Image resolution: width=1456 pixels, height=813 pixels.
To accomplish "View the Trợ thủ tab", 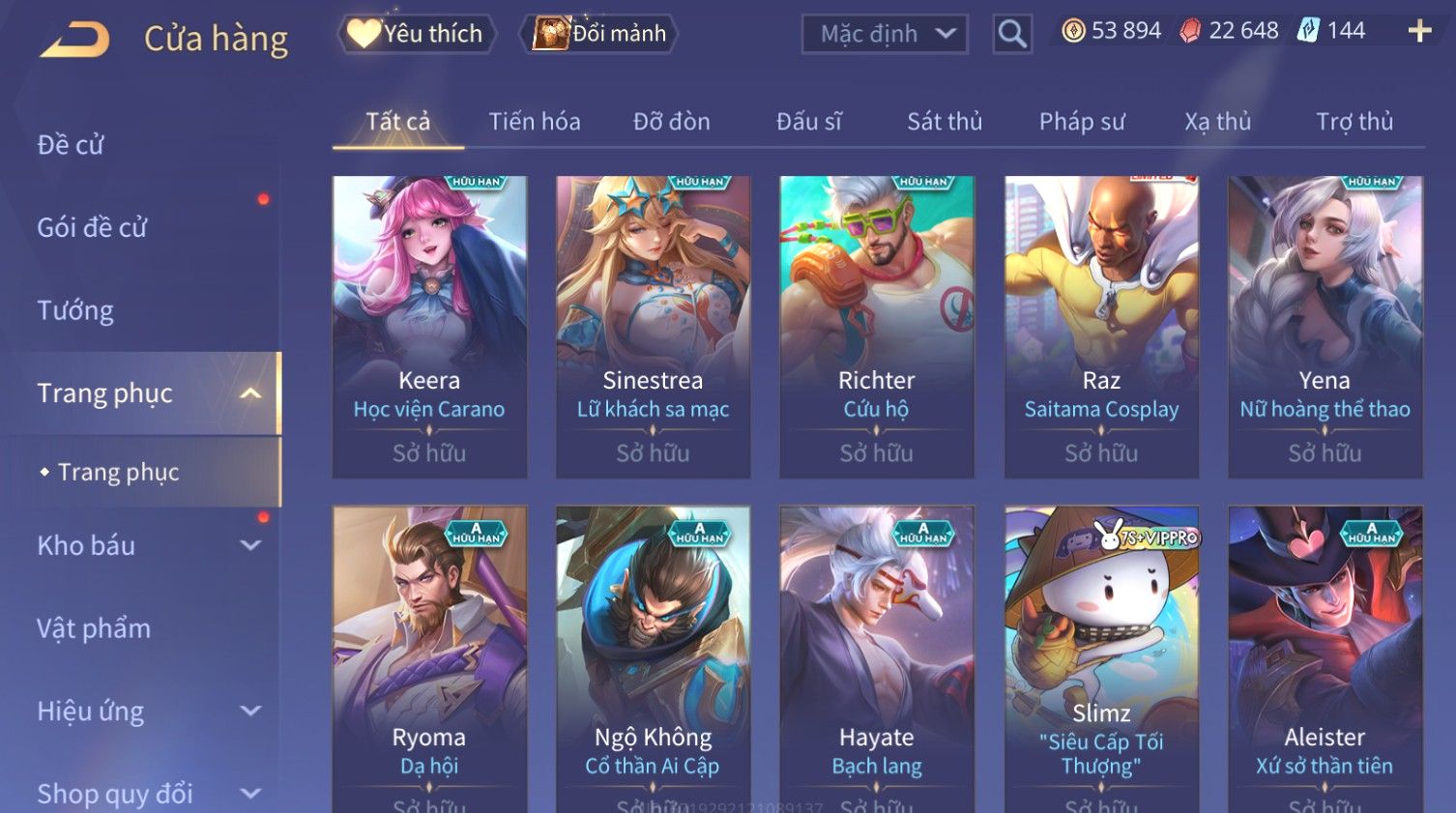I will click(1354, 122).
